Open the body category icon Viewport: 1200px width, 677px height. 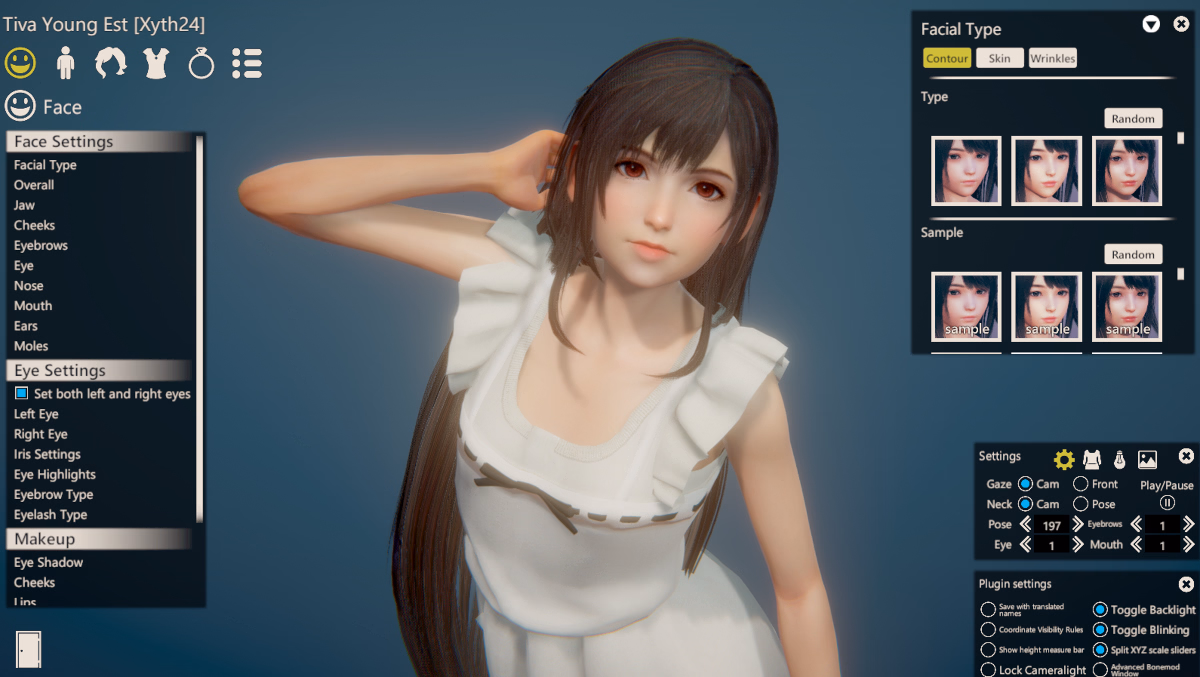(66, 63)
